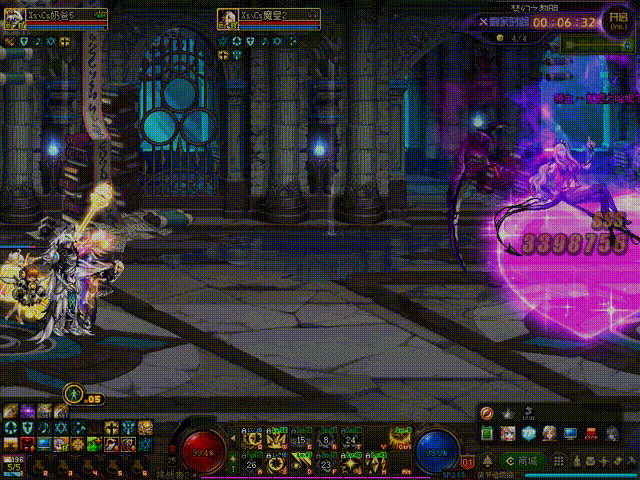Click the crown icon in the tray

[x=507, y=413]
